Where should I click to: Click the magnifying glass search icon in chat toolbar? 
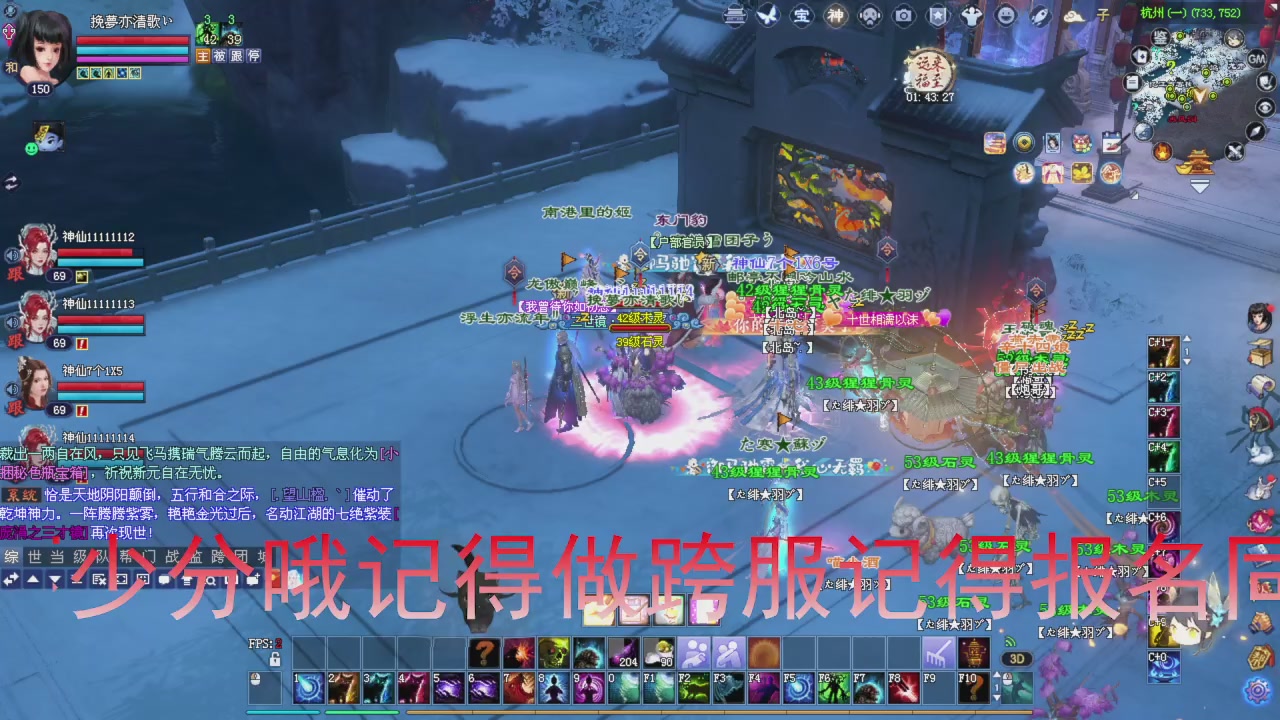211,579
